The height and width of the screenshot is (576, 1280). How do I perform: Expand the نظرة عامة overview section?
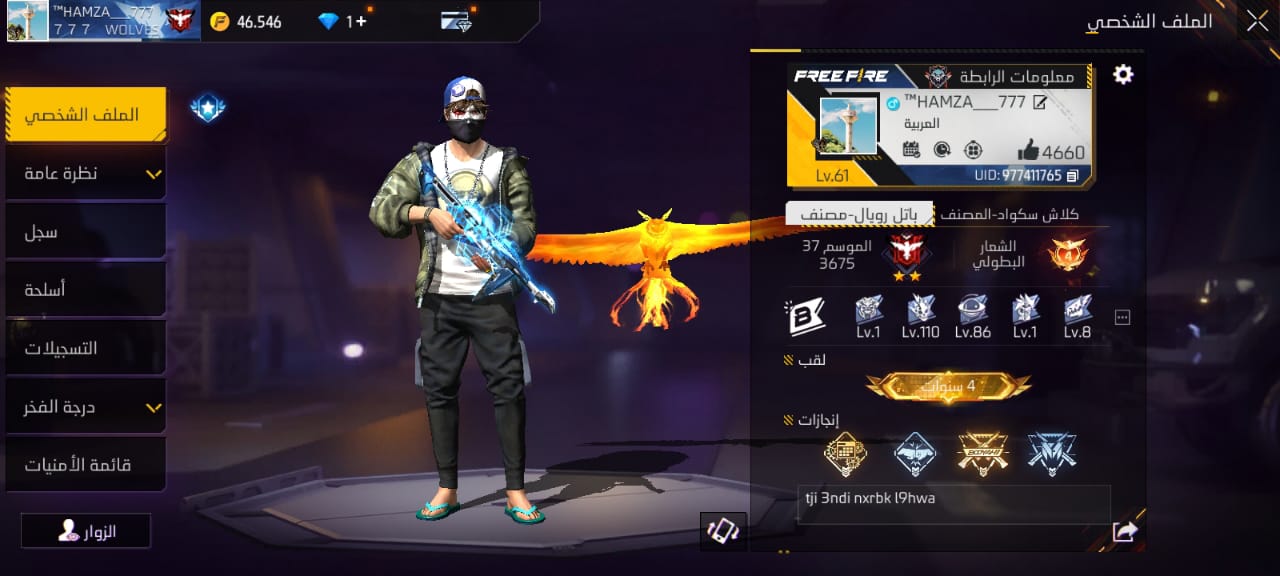86,174
